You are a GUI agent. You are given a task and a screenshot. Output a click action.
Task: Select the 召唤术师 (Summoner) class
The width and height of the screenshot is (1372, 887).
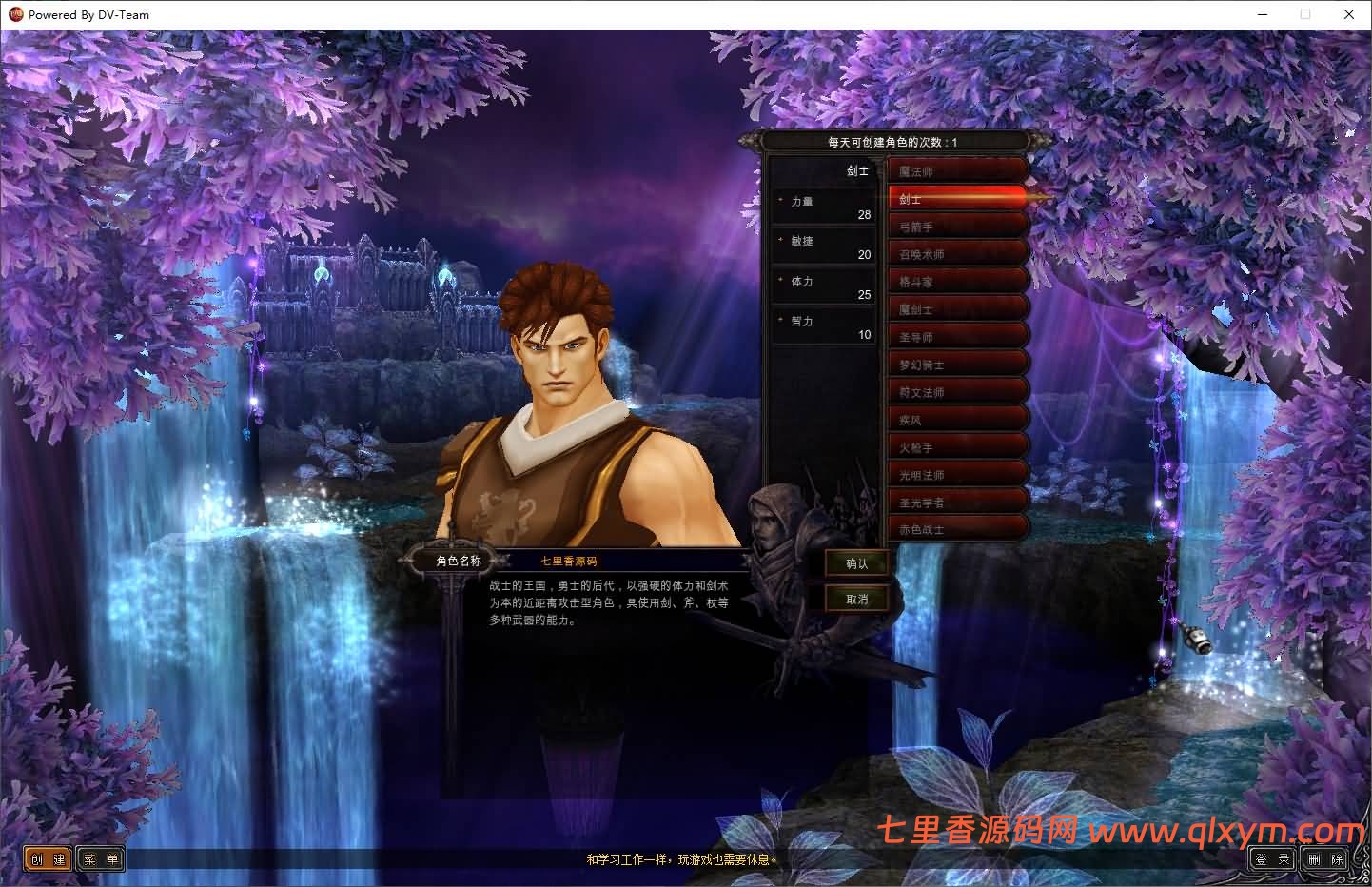point(956,252)
